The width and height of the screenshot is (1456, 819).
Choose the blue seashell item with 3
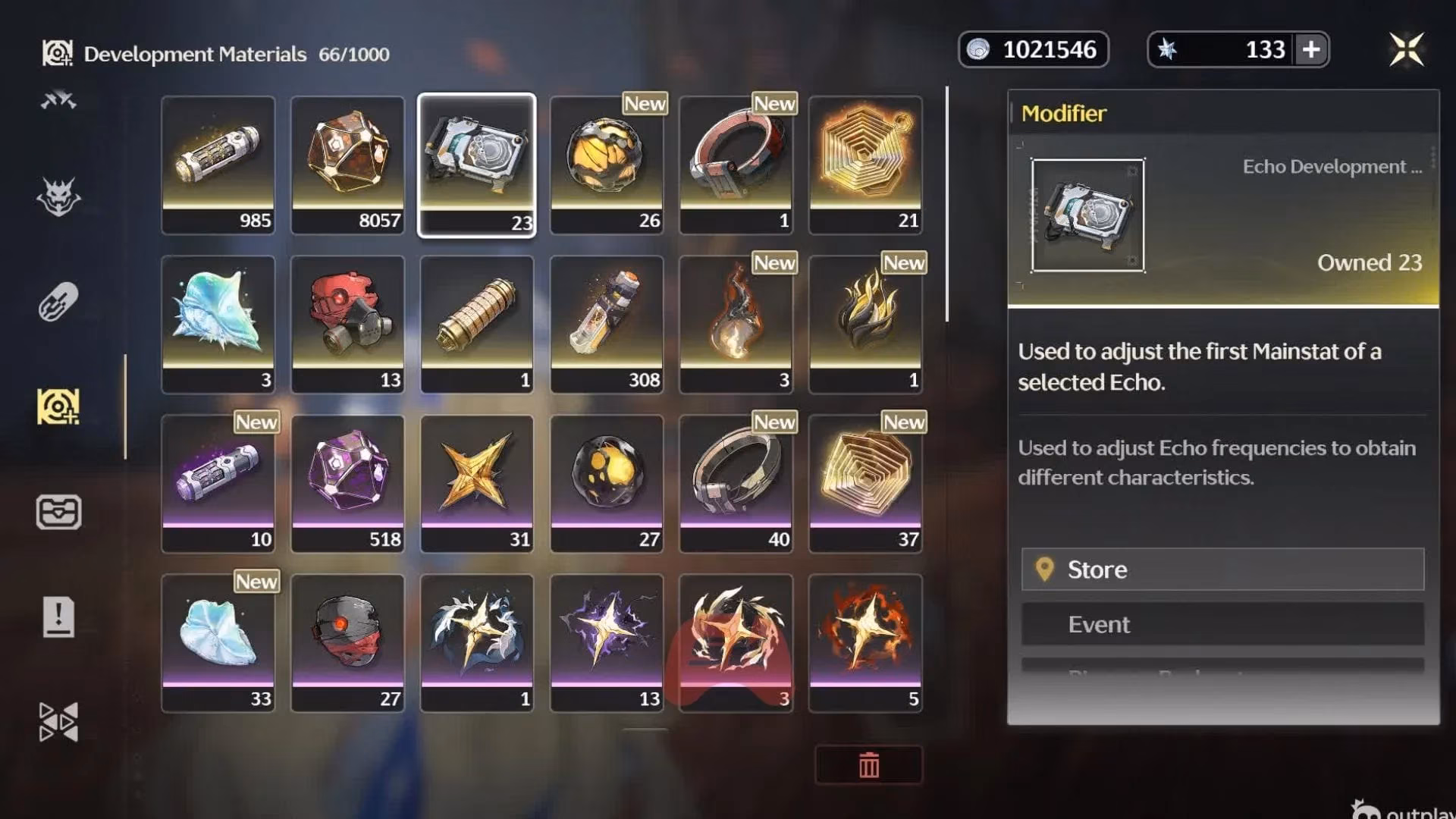click(218, 324)
